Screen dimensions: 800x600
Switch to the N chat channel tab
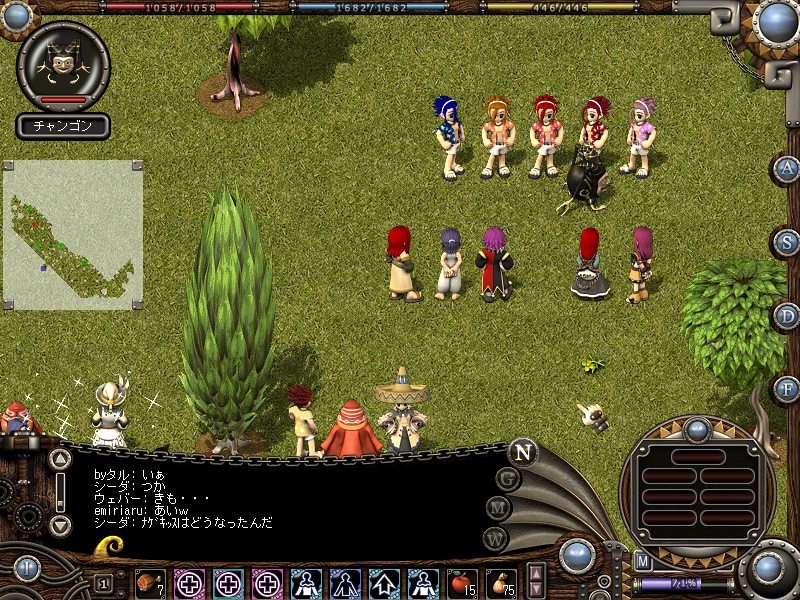point(521,452)
